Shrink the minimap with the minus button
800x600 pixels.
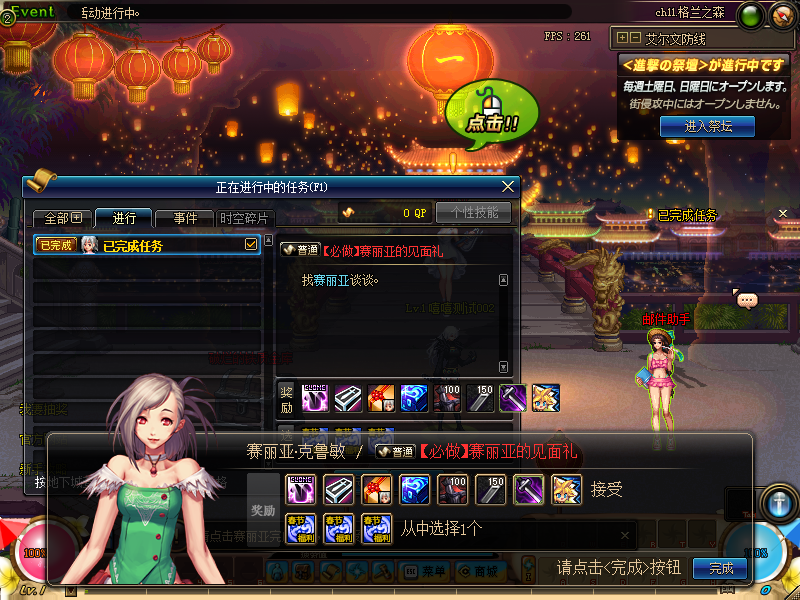pyautogui.click(x=635, y=38)
